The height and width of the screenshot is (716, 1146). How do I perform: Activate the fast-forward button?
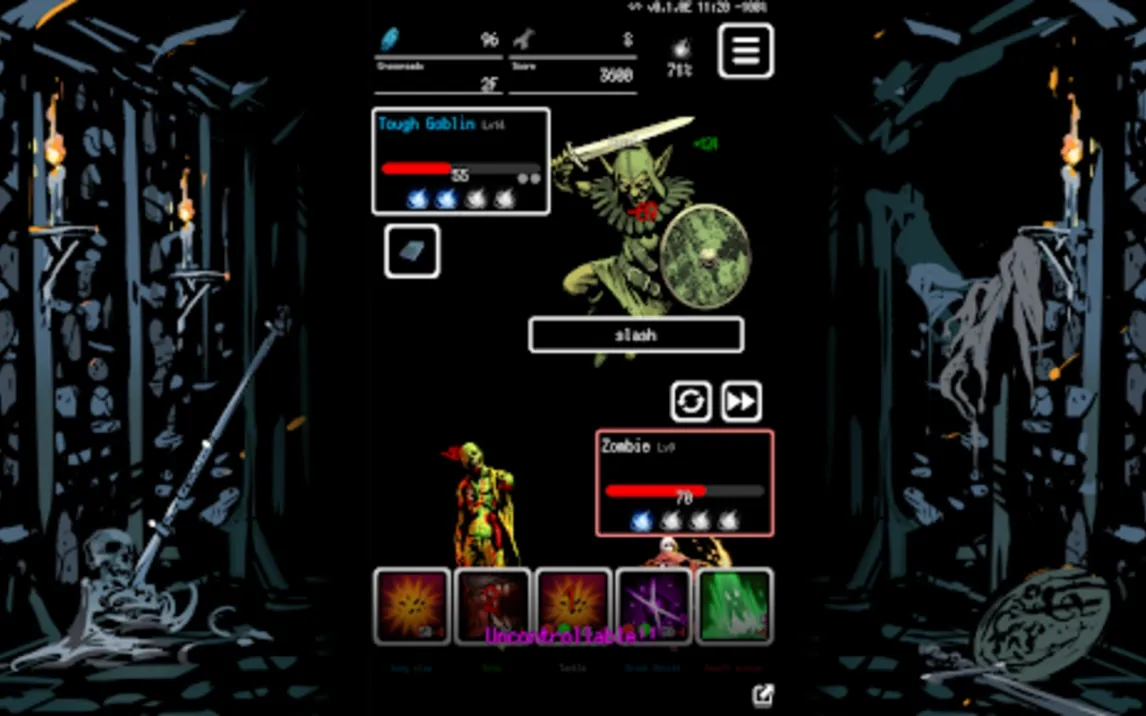tap(741, 401)
